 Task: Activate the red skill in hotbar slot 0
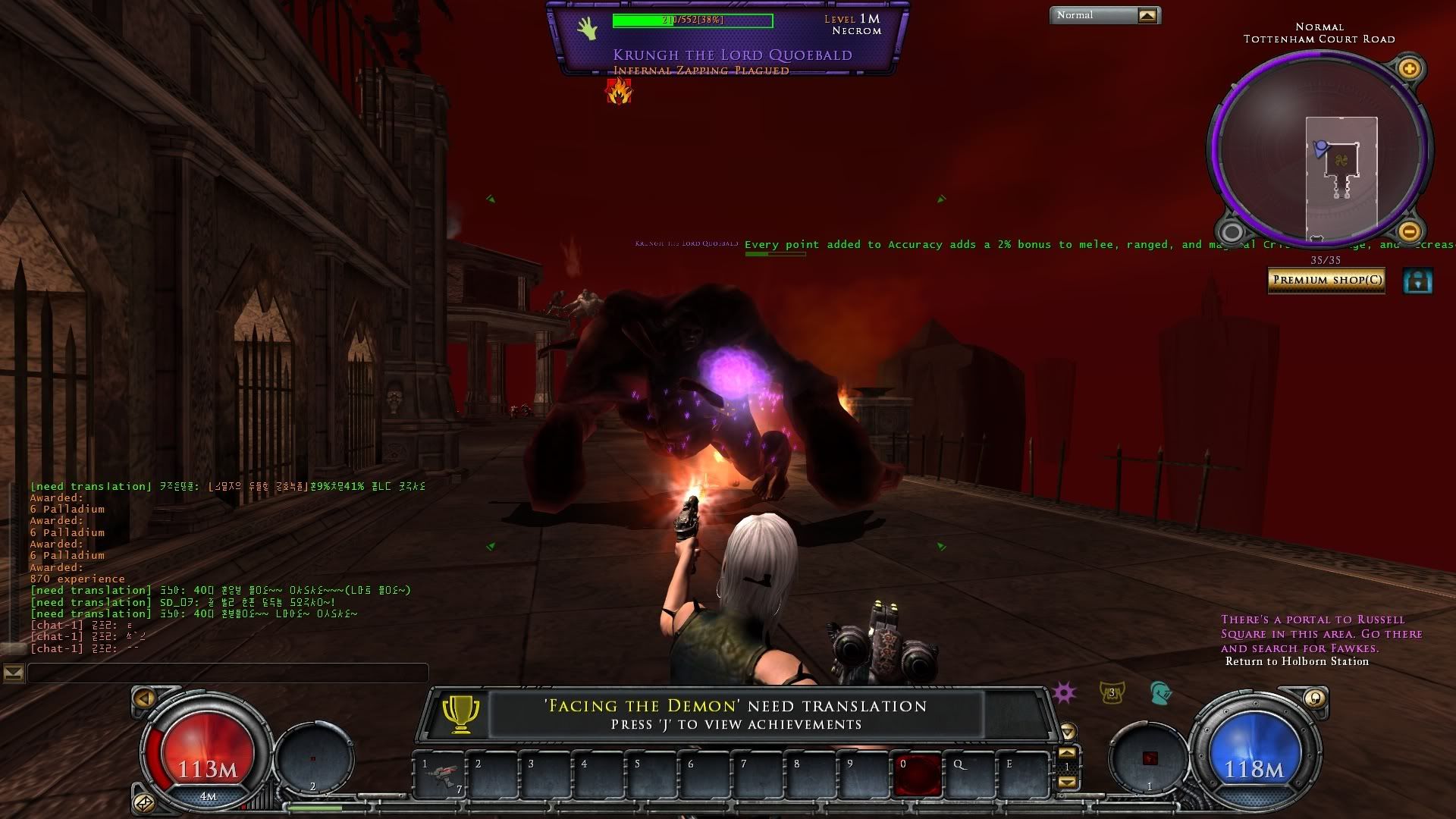coord(918,775)
